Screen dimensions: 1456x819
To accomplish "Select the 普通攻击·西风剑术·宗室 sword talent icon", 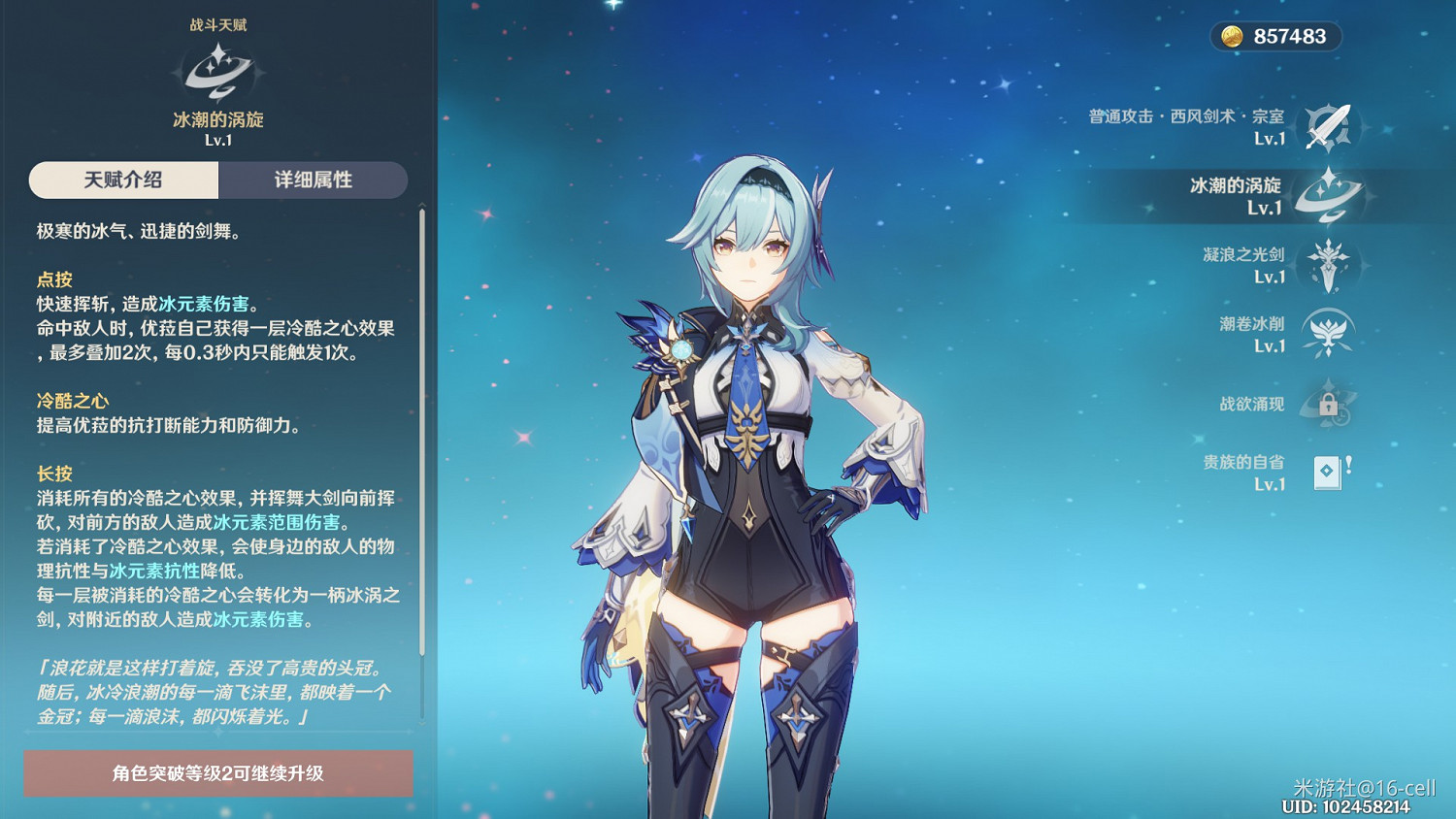I will point(1328,127).
